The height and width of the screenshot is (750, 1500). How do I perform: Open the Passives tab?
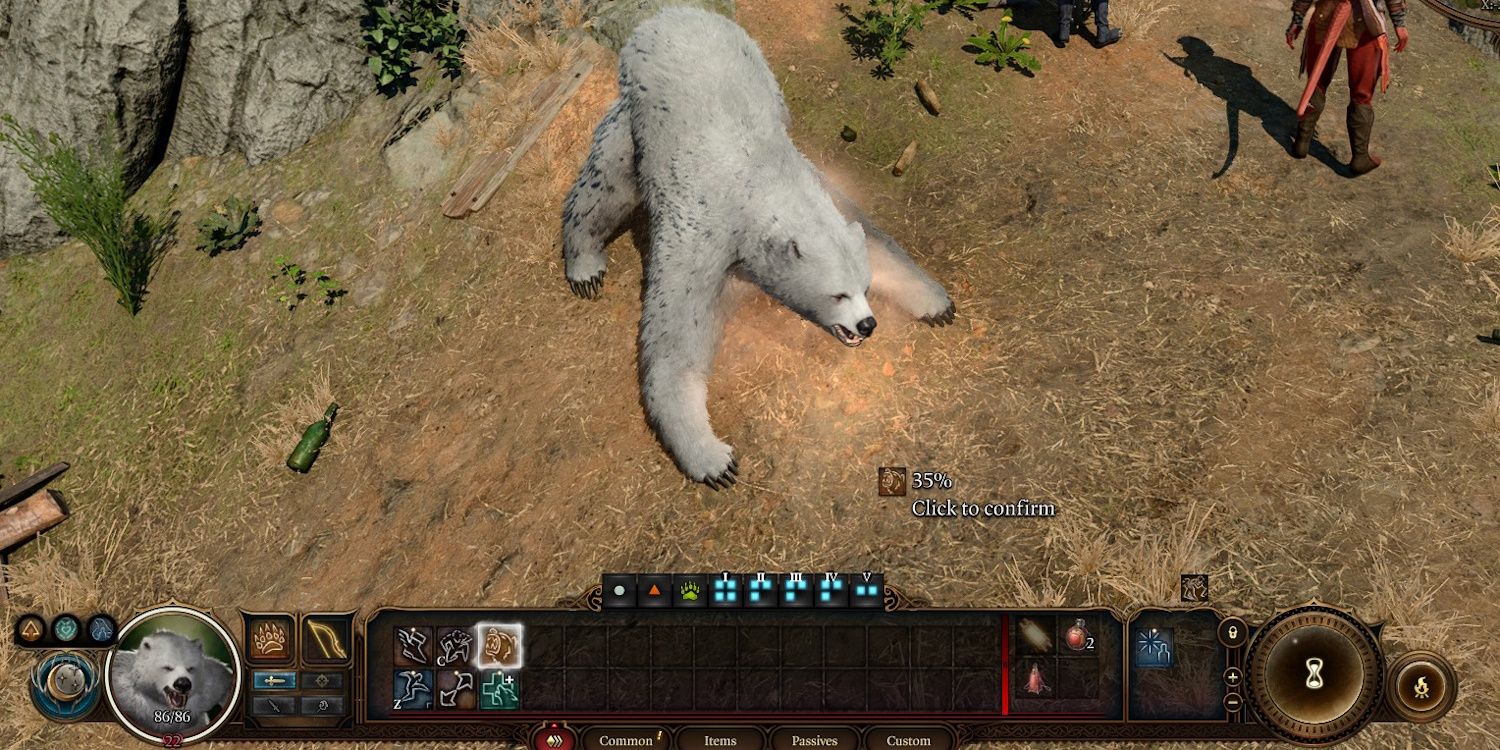(x=813, y=740)
